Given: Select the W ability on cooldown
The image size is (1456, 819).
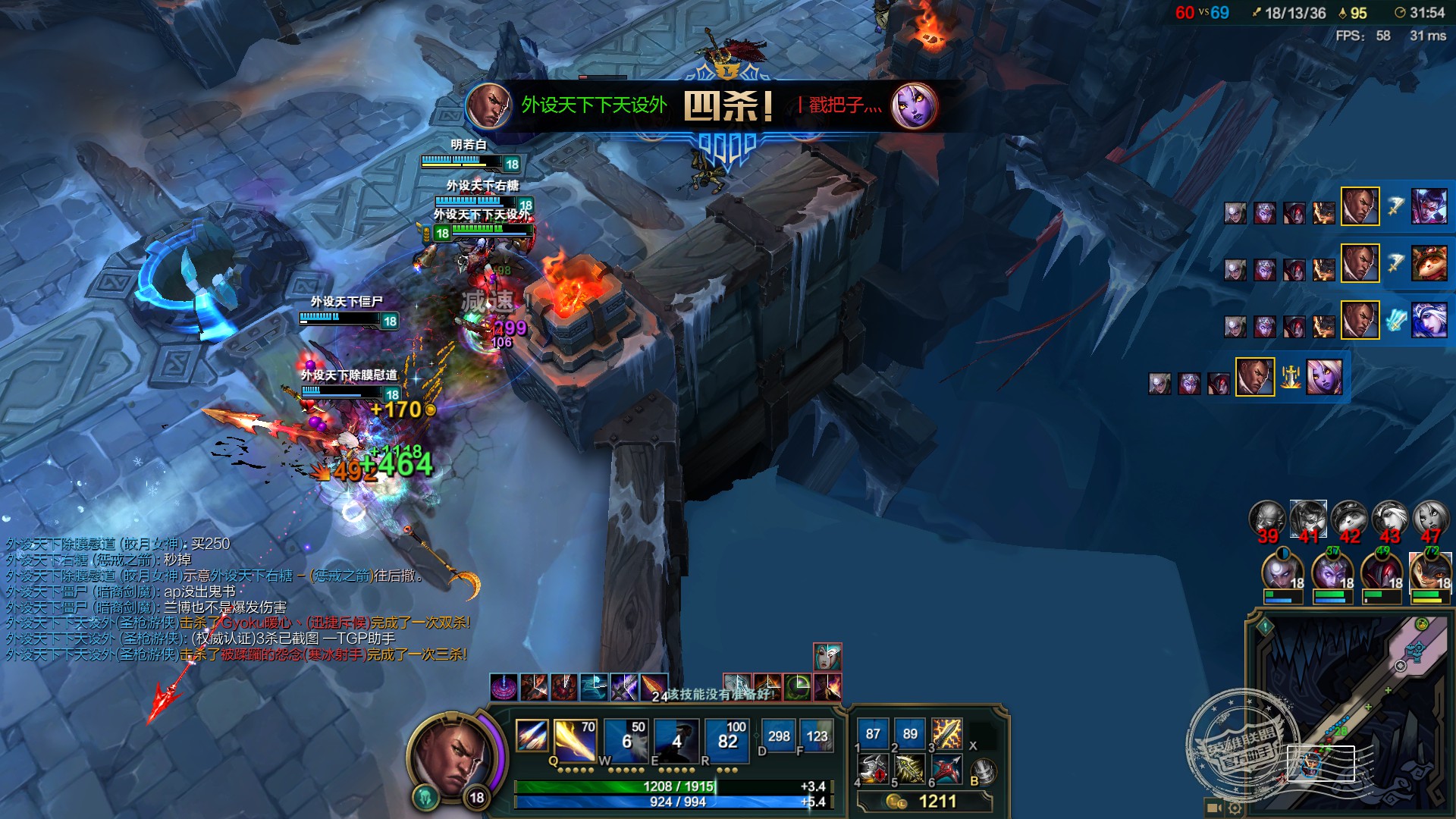Looking at the screenshot, I should click(626, 739).
